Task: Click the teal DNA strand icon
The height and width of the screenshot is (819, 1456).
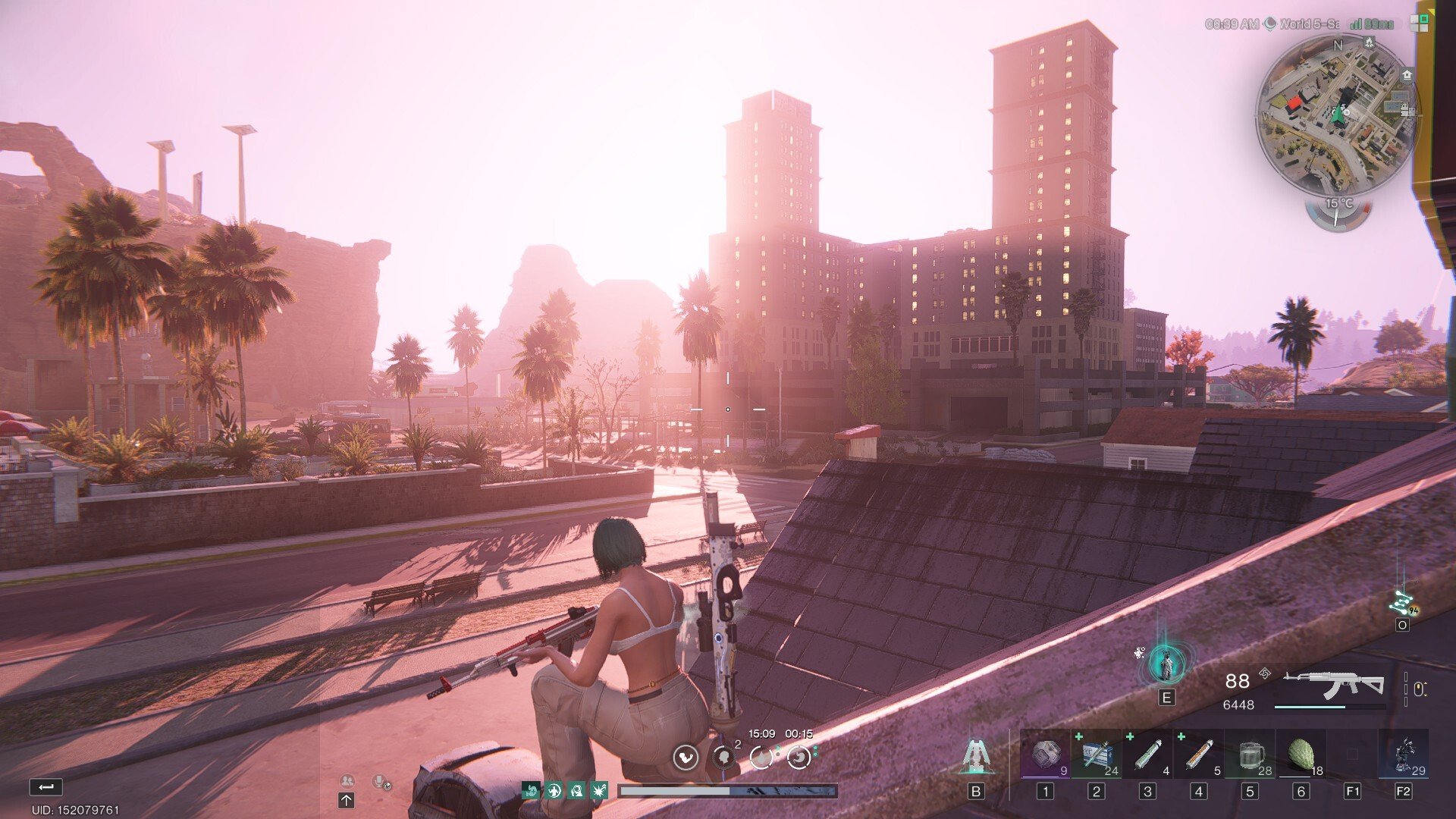Action: tap(1401, 604)
